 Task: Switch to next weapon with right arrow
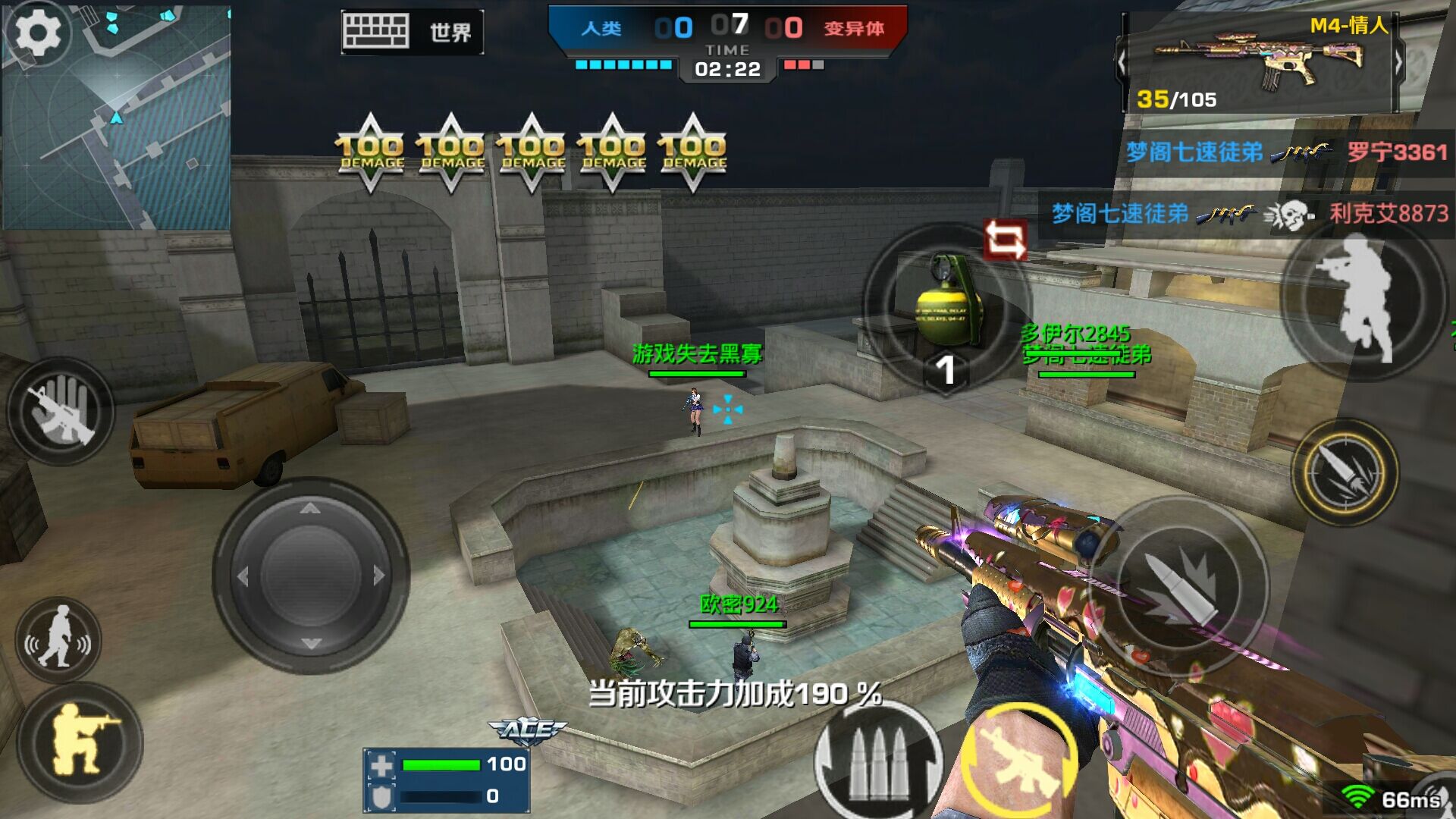pyautogui.click(x=1399, y=62)
